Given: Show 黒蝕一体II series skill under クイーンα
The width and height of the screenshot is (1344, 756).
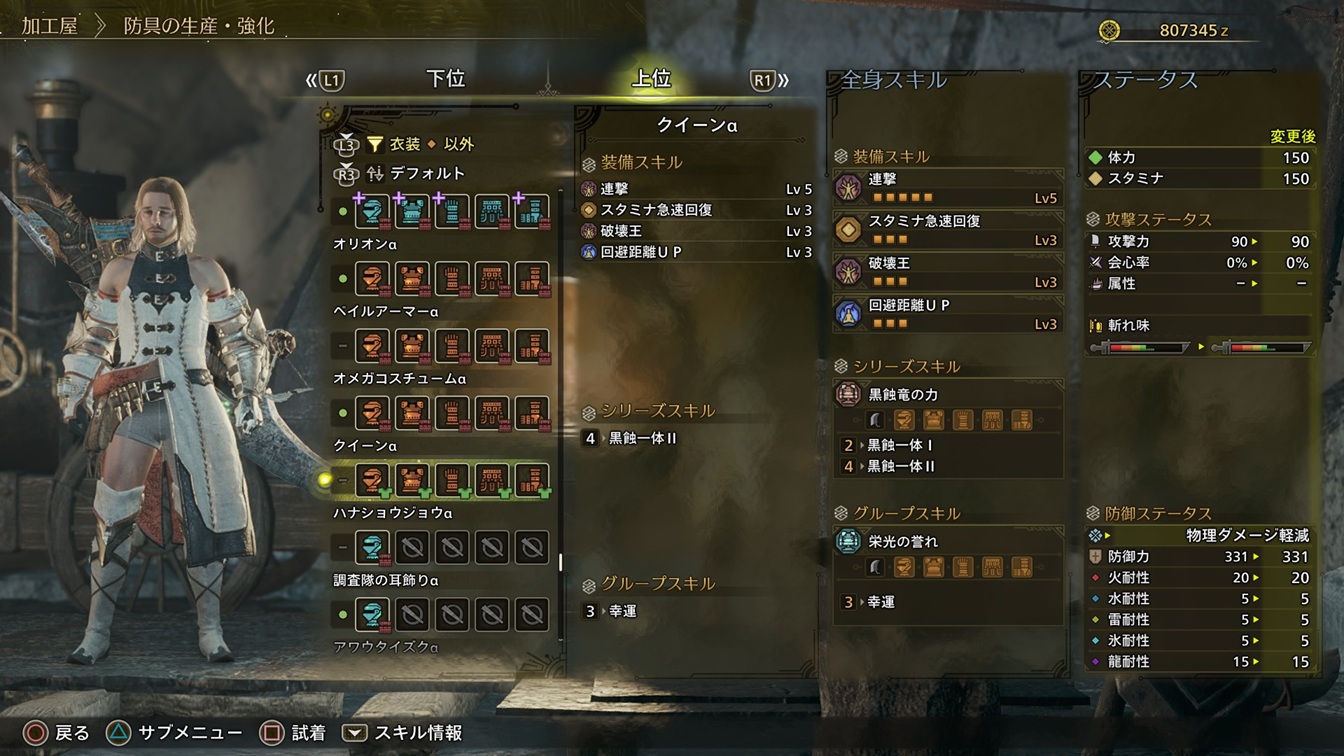Looking at the screenshot, I should point(642,438).
